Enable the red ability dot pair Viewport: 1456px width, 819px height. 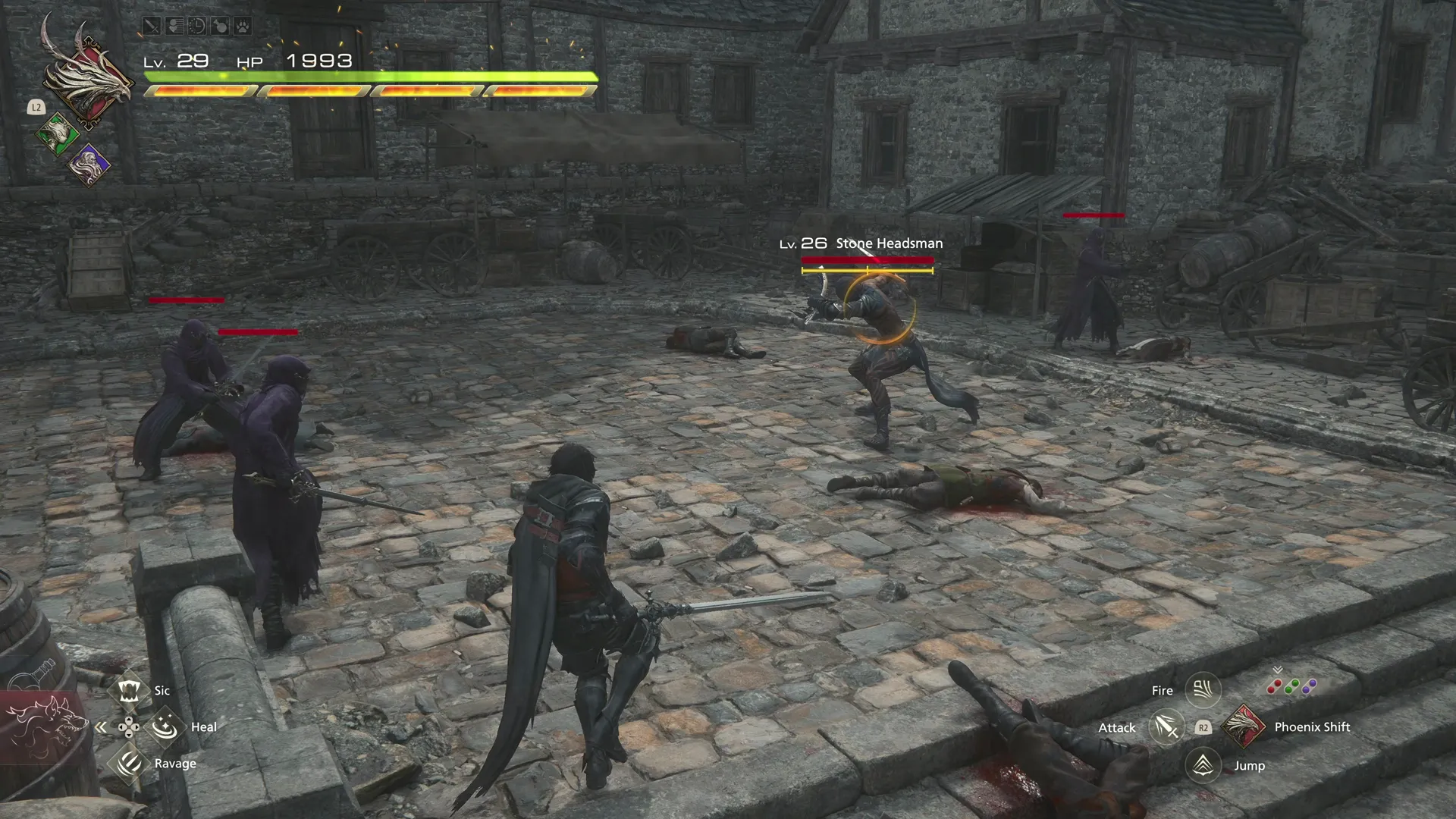click(x=1274, y=686)
